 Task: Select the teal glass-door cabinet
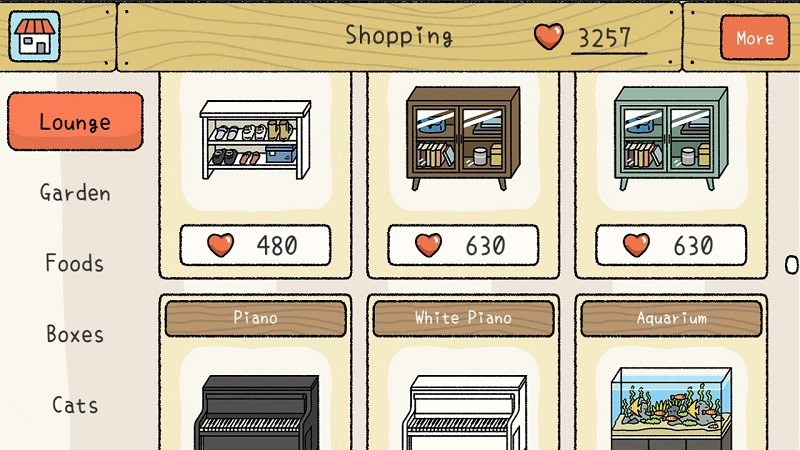point(671,138)
